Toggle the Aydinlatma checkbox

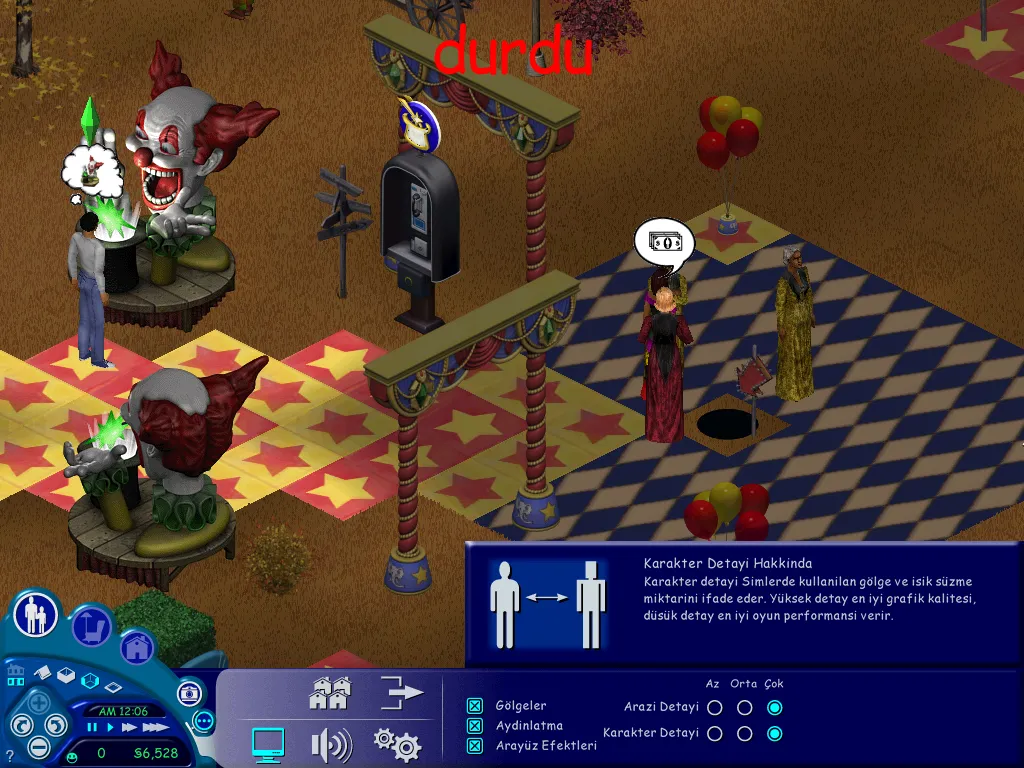click(475, 726)
